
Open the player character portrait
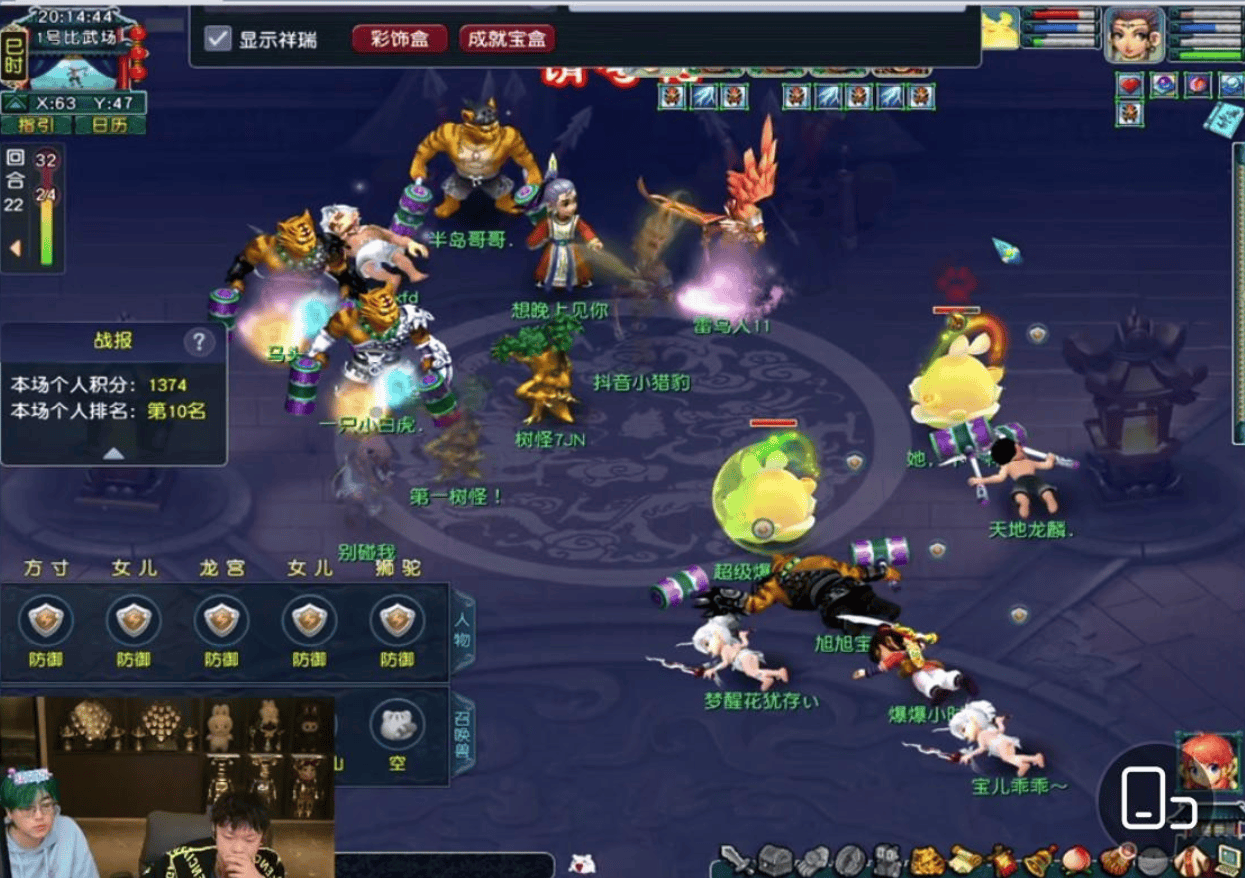pos(1134,33)
